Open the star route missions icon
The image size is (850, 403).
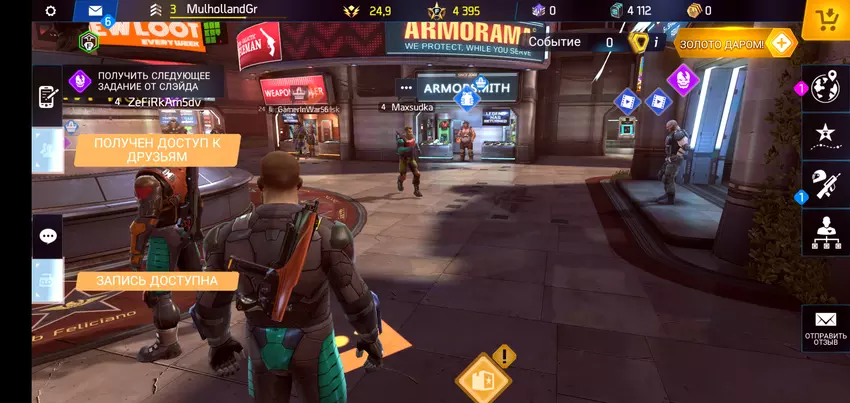825,134
